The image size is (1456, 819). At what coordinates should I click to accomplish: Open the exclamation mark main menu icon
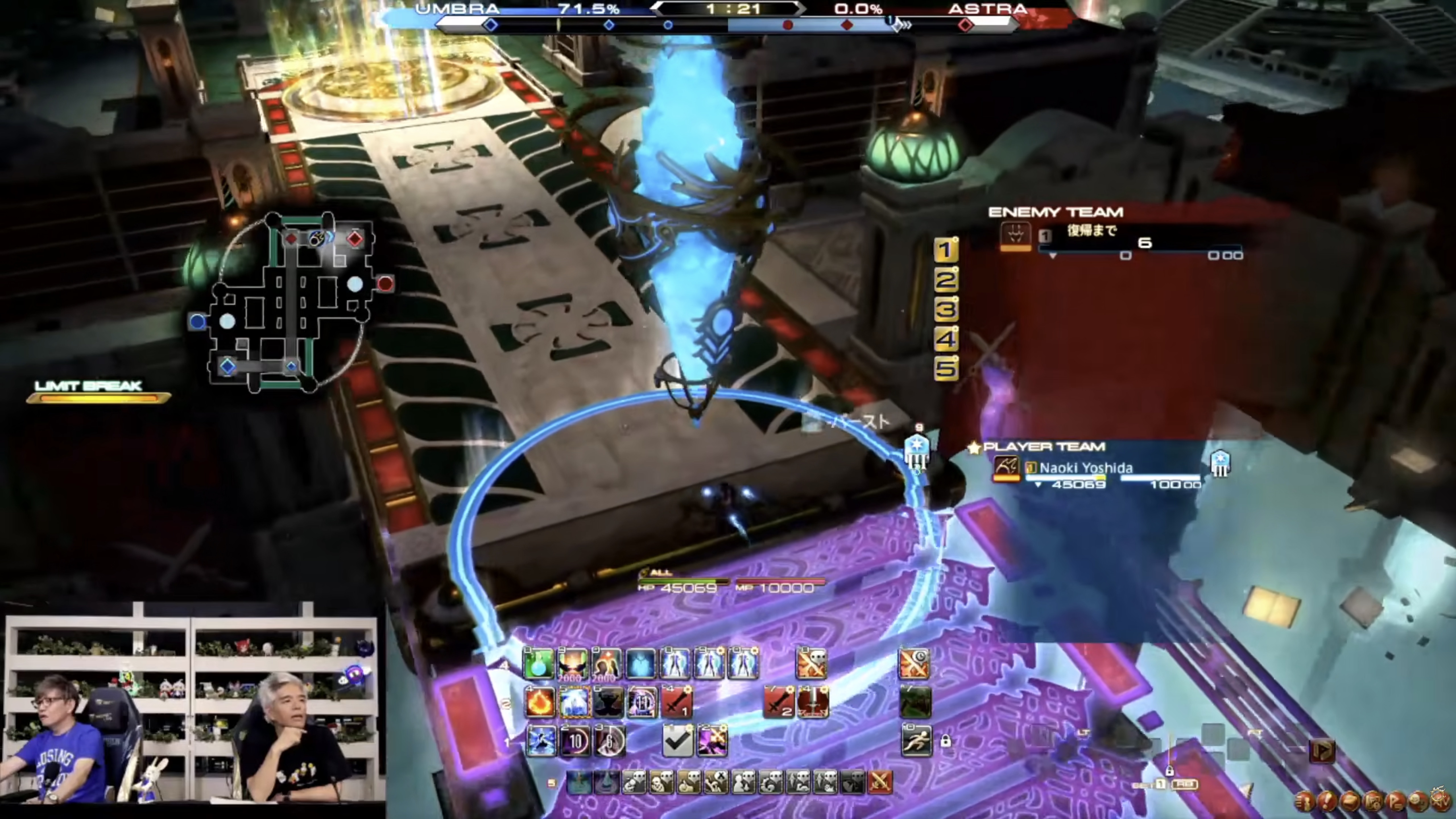click(1327, 800)
